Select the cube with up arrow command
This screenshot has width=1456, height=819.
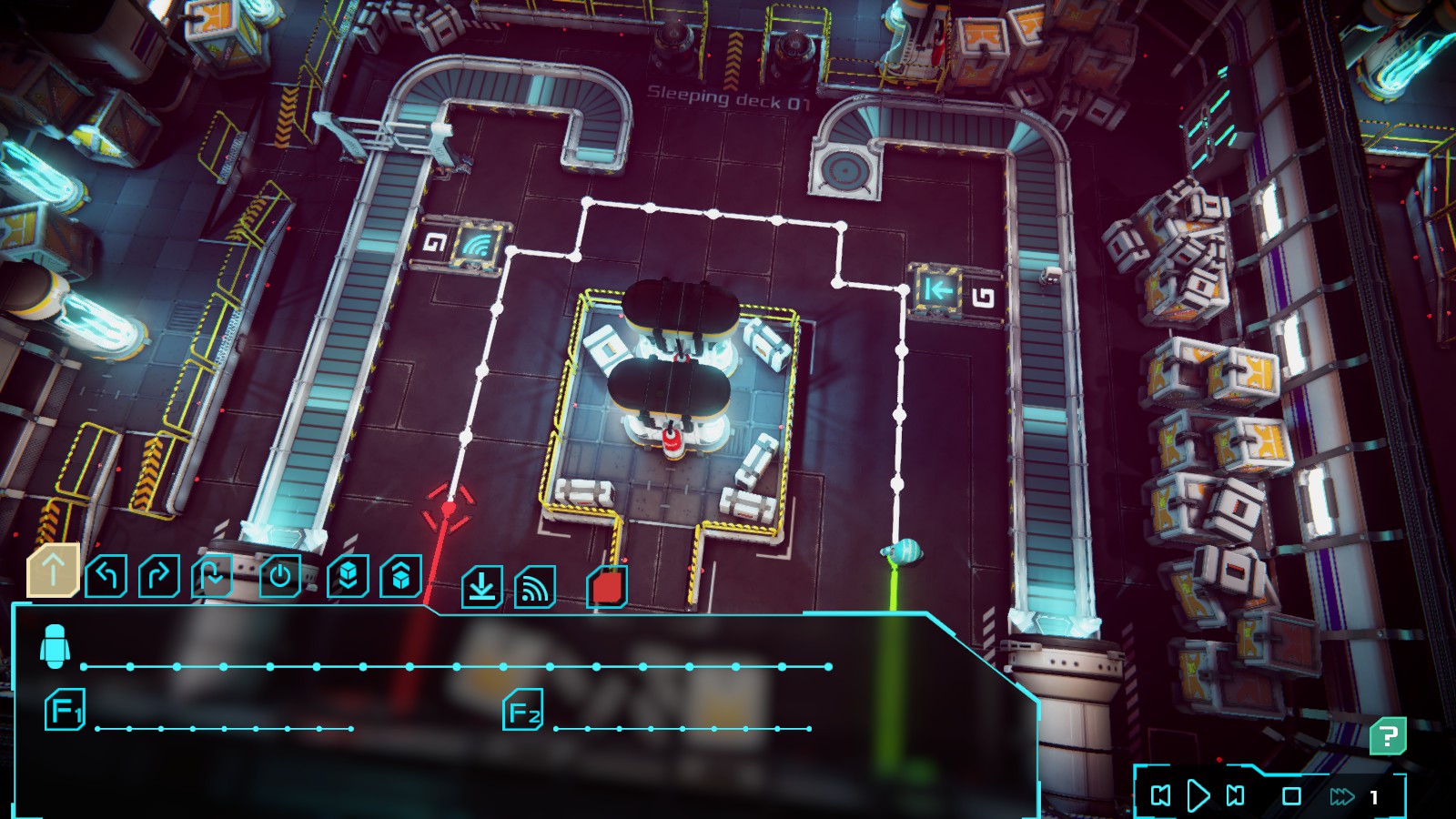400,576
